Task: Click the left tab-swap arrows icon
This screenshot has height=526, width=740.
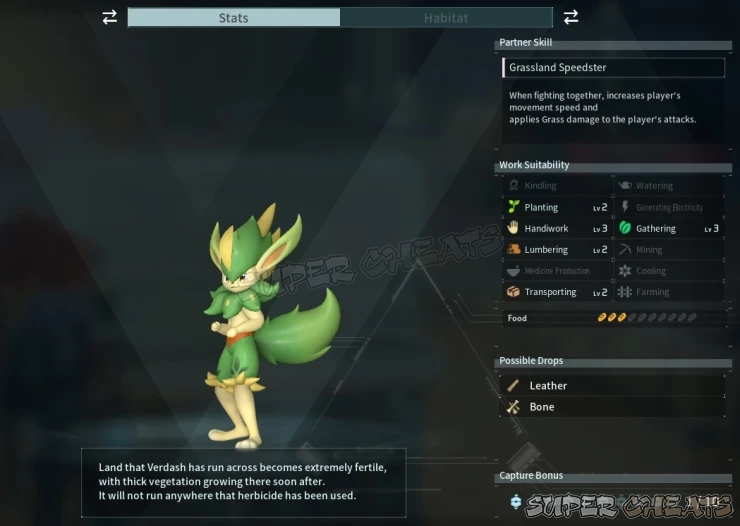Action: [109, 17]
